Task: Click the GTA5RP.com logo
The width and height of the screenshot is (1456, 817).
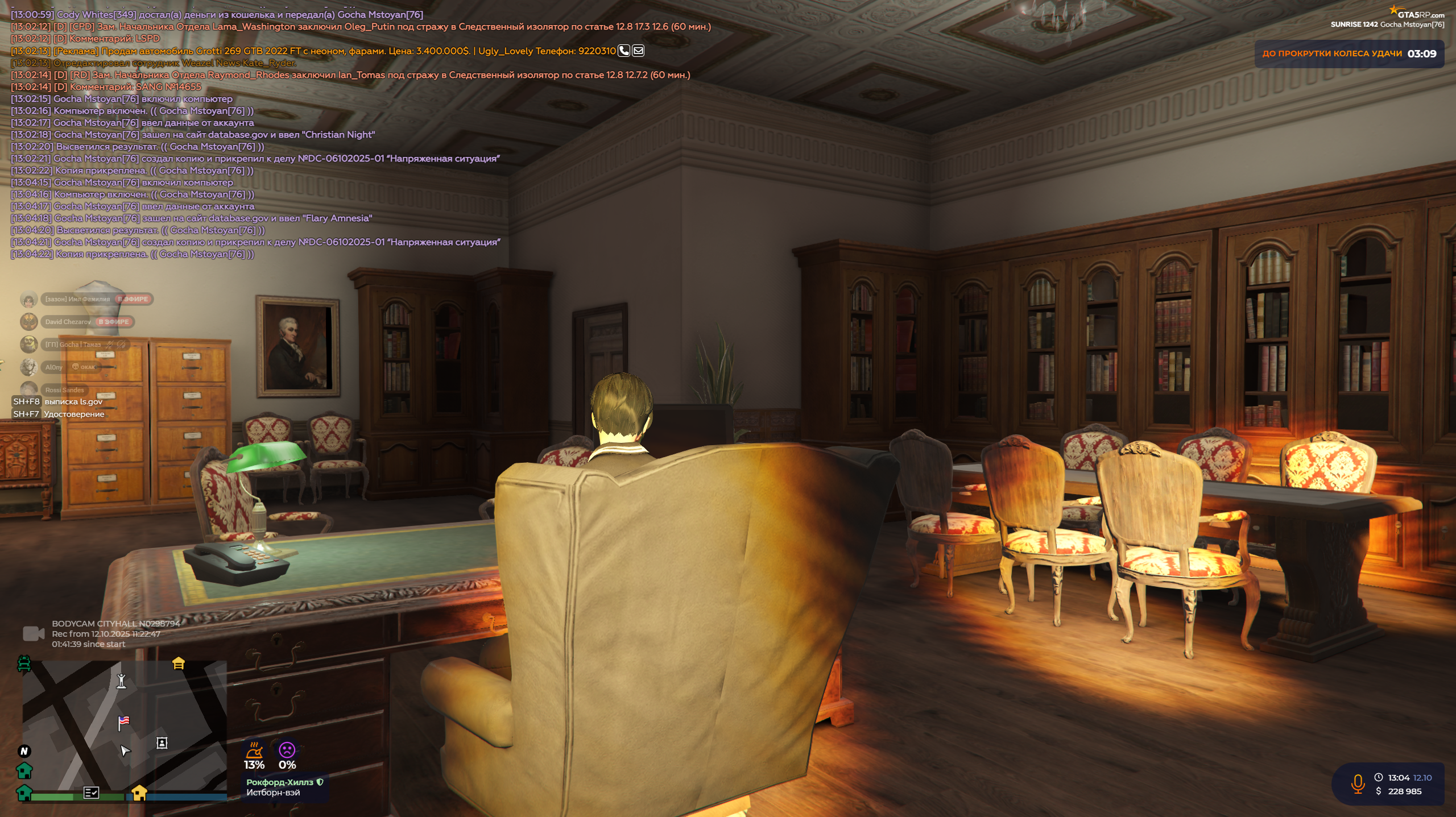Action: (1417, 14)
